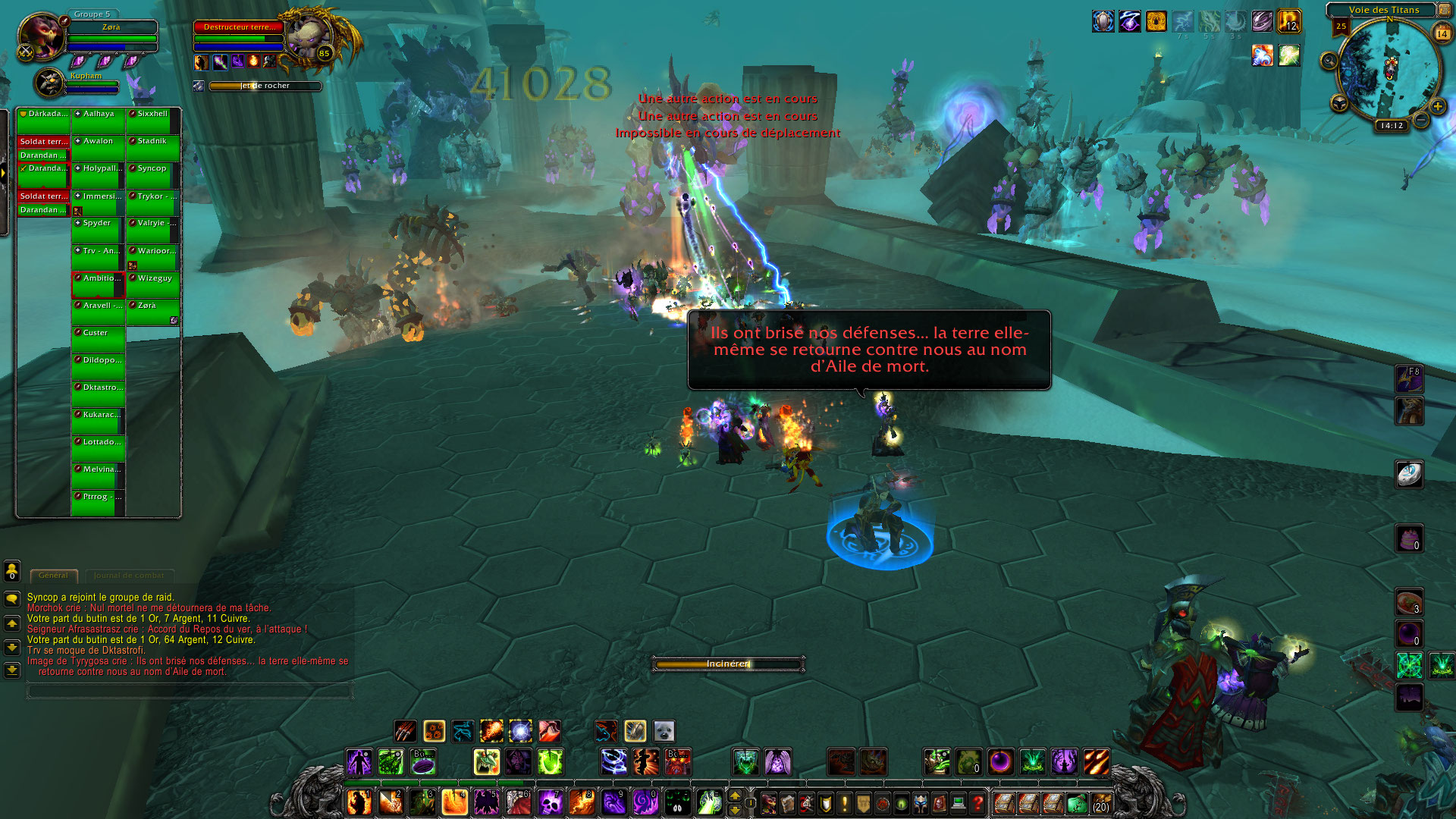The image size is (1456, 819).
Task: Click the yellow exclamation mark quest log button
Action: [844, 802]
